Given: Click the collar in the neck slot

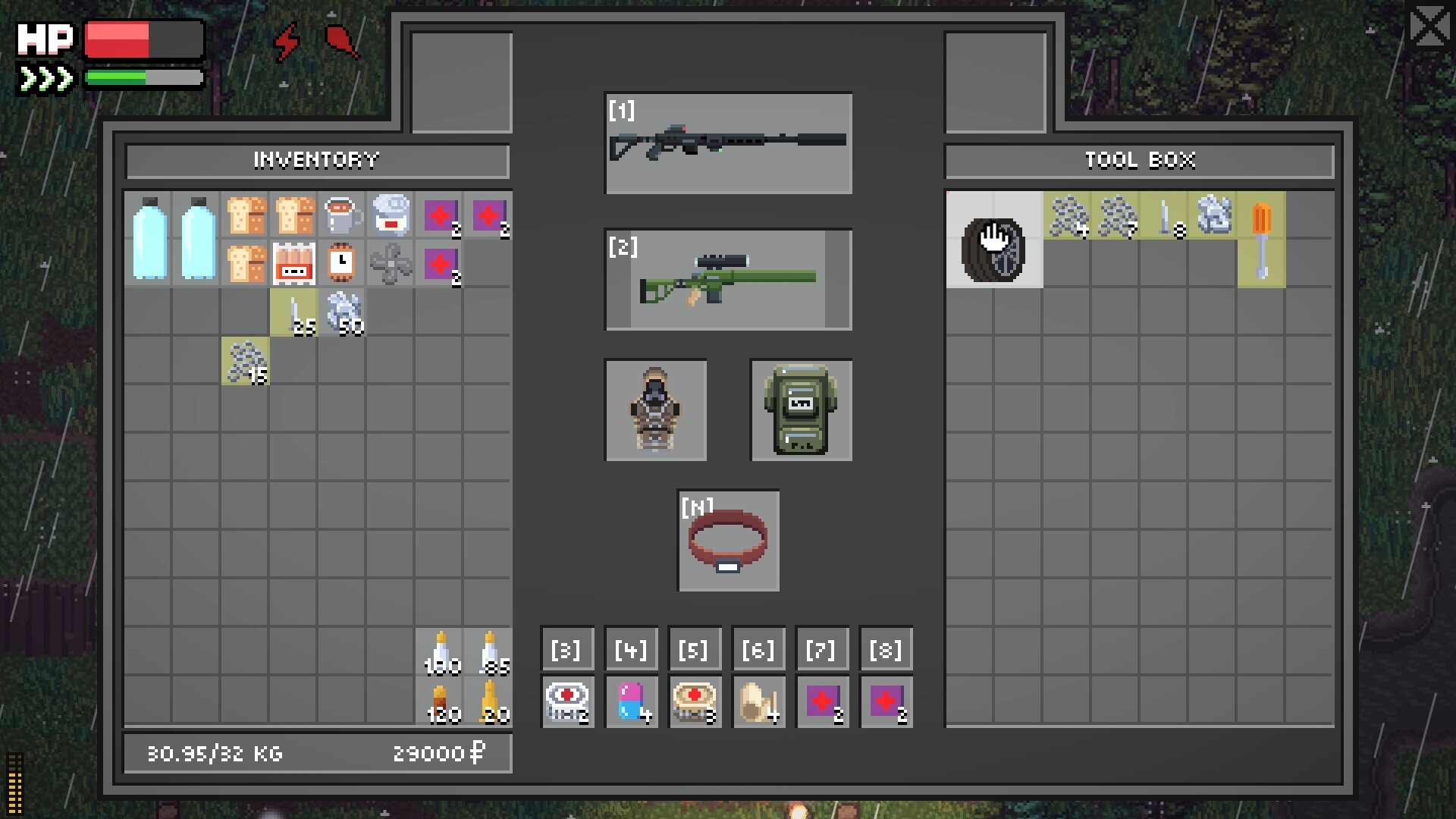Looking at the screenshot, I should (728, 541).
